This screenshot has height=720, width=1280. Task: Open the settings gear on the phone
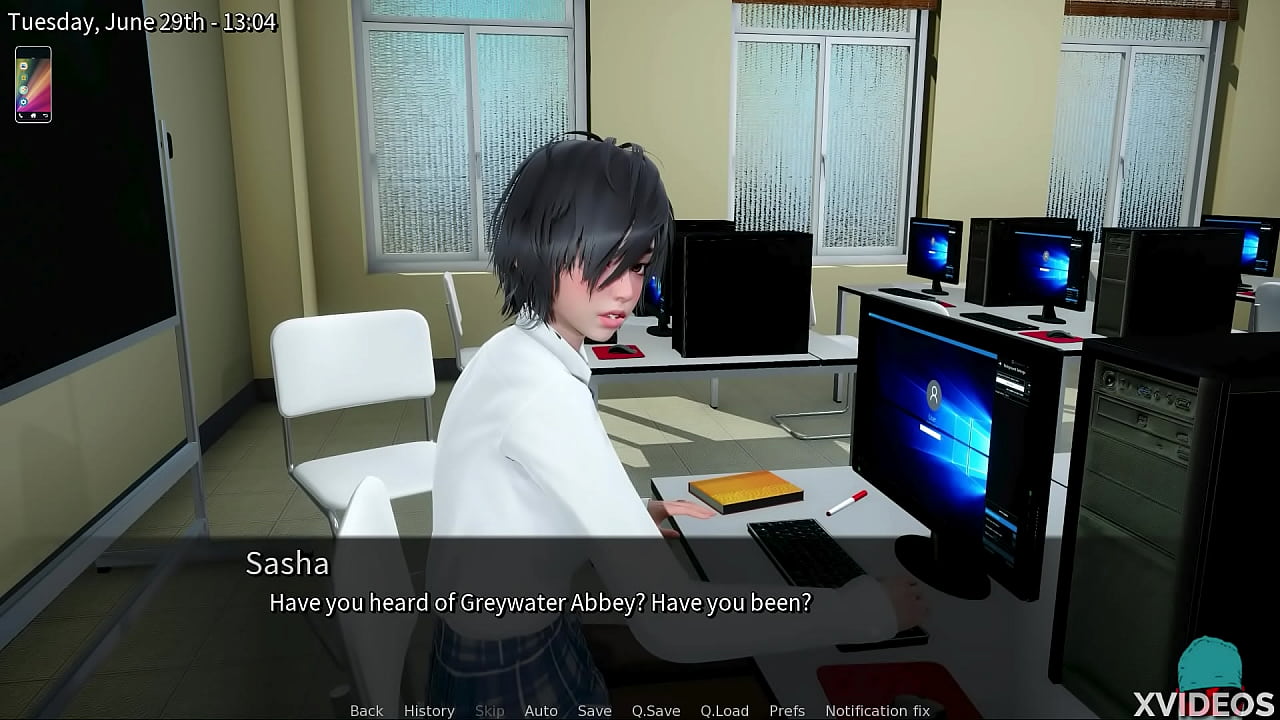(24, 101)
